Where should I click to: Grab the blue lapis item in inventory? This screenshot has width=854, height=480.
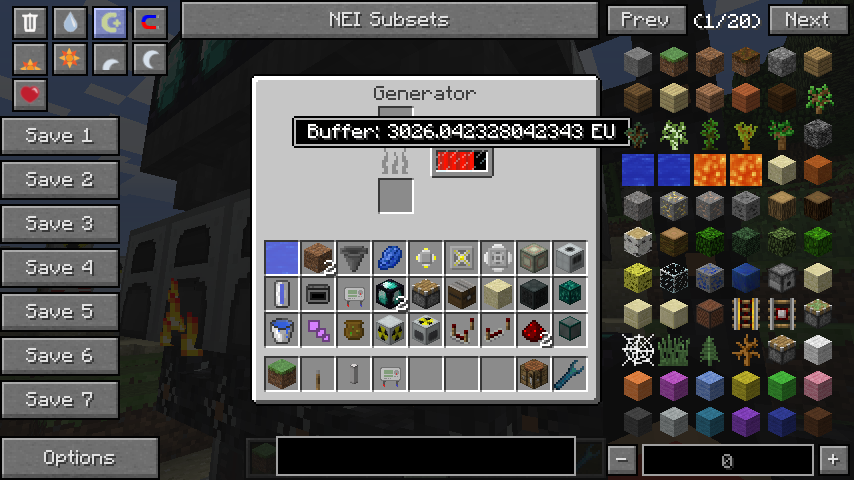coord(390,258)
